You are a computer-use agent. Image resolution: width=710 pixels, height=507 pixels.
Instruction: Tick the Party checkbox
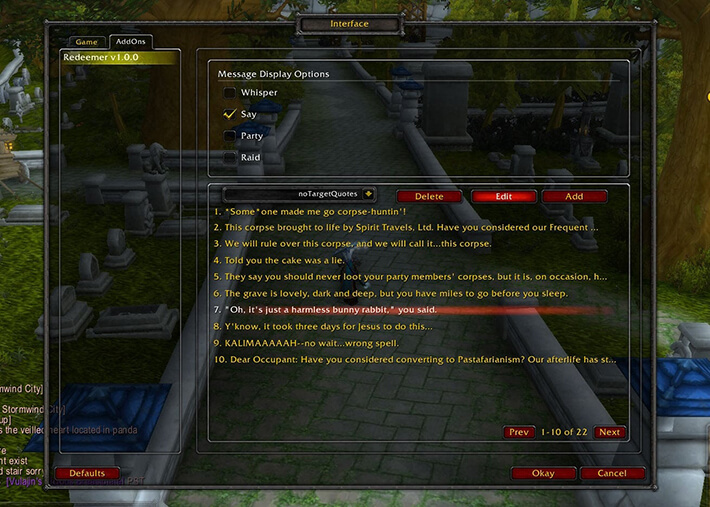coord(230,136)
